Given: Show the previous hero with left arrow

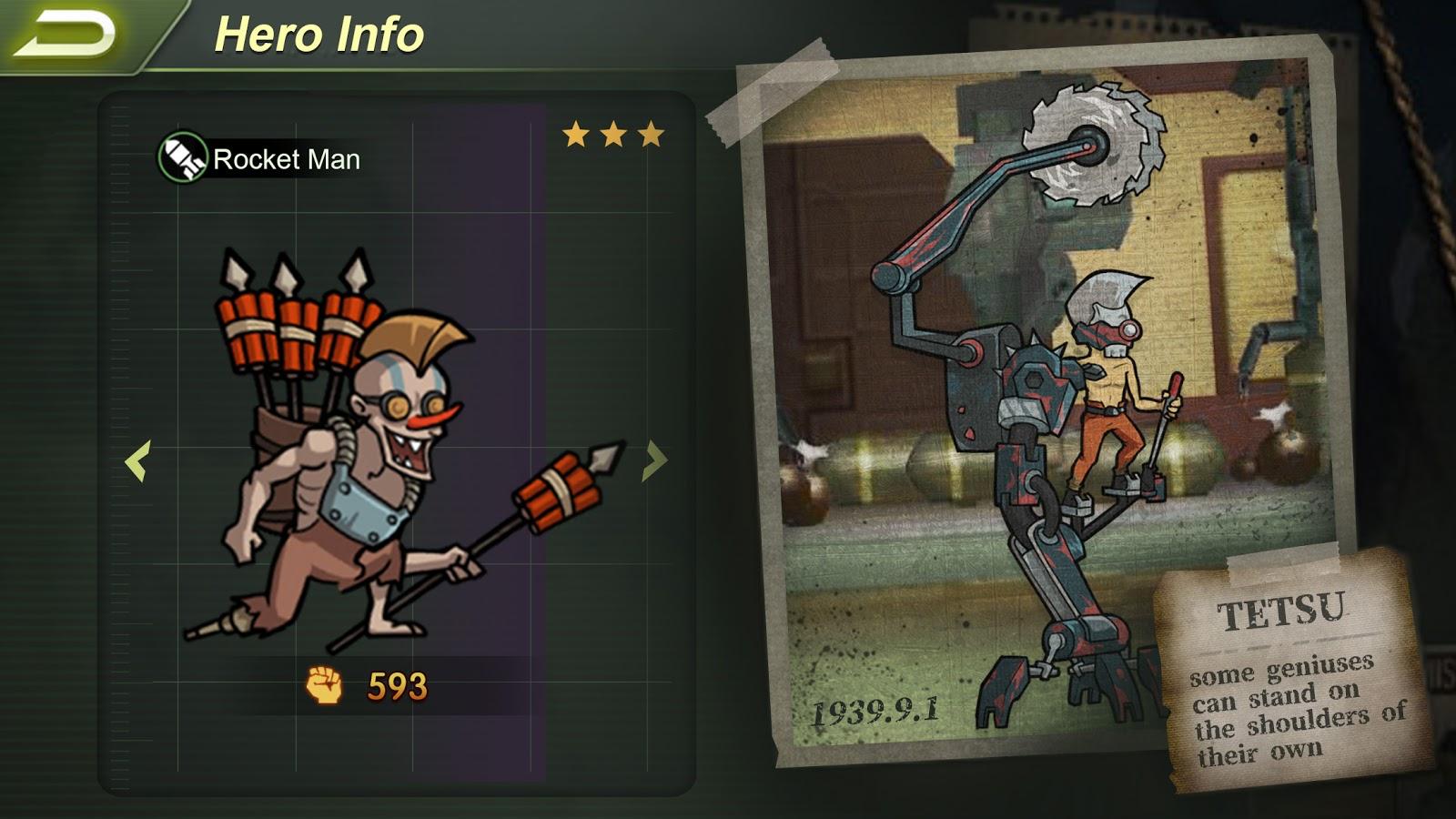Looking at the screenshot, I should [x=137, y=460].
